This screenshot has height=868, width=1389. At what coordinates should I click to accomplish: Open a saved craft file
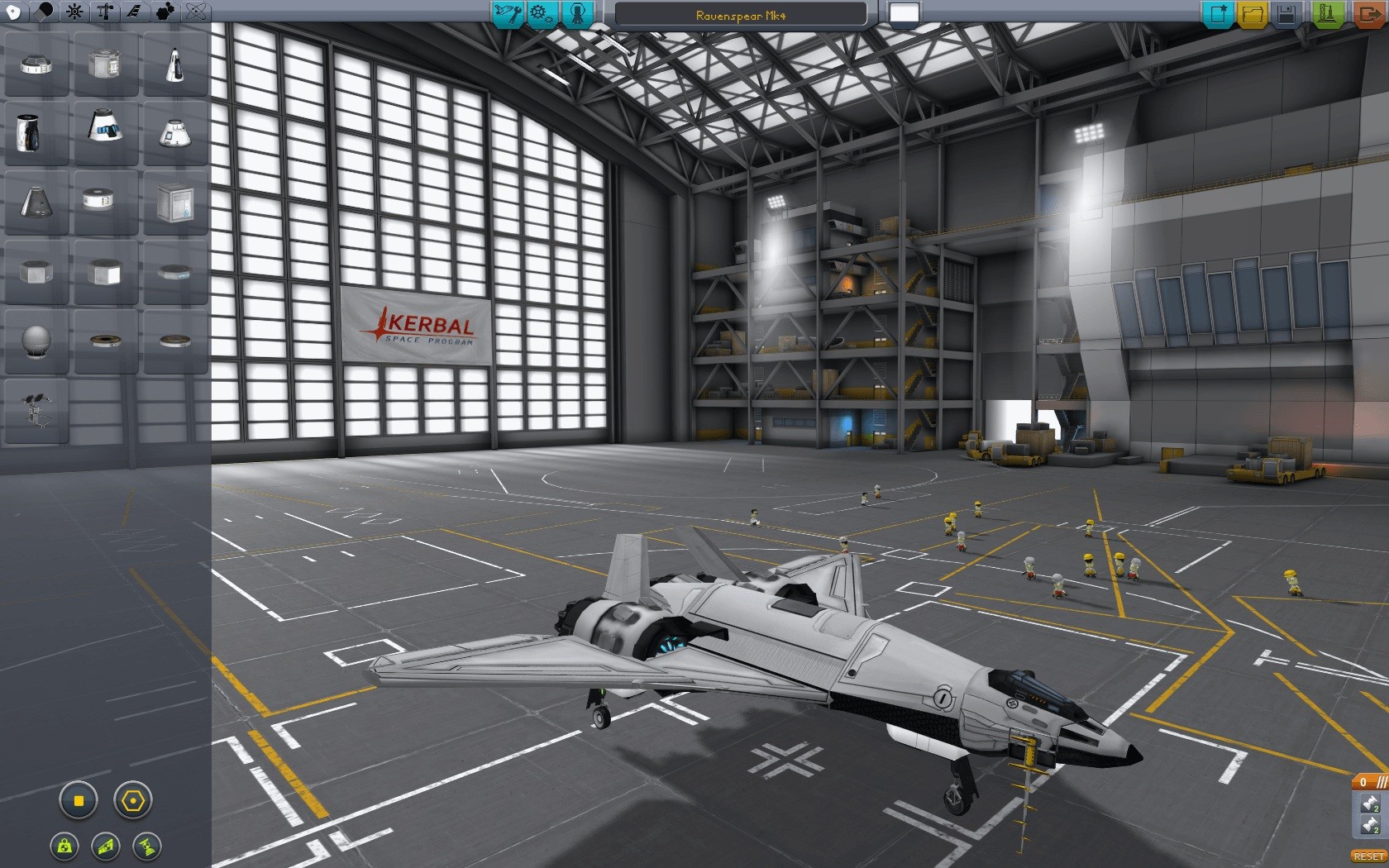pyautogui.click(x=1252, y=12)
